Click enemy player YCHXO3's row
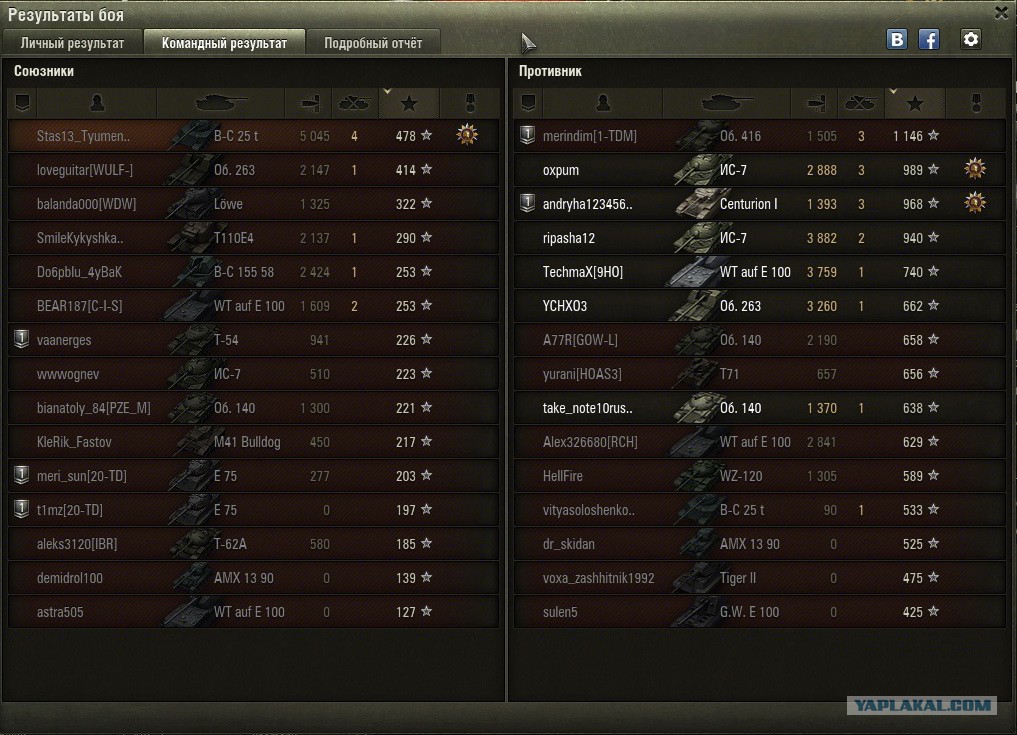Screen dimensions: 1017x735 [759, 306]
